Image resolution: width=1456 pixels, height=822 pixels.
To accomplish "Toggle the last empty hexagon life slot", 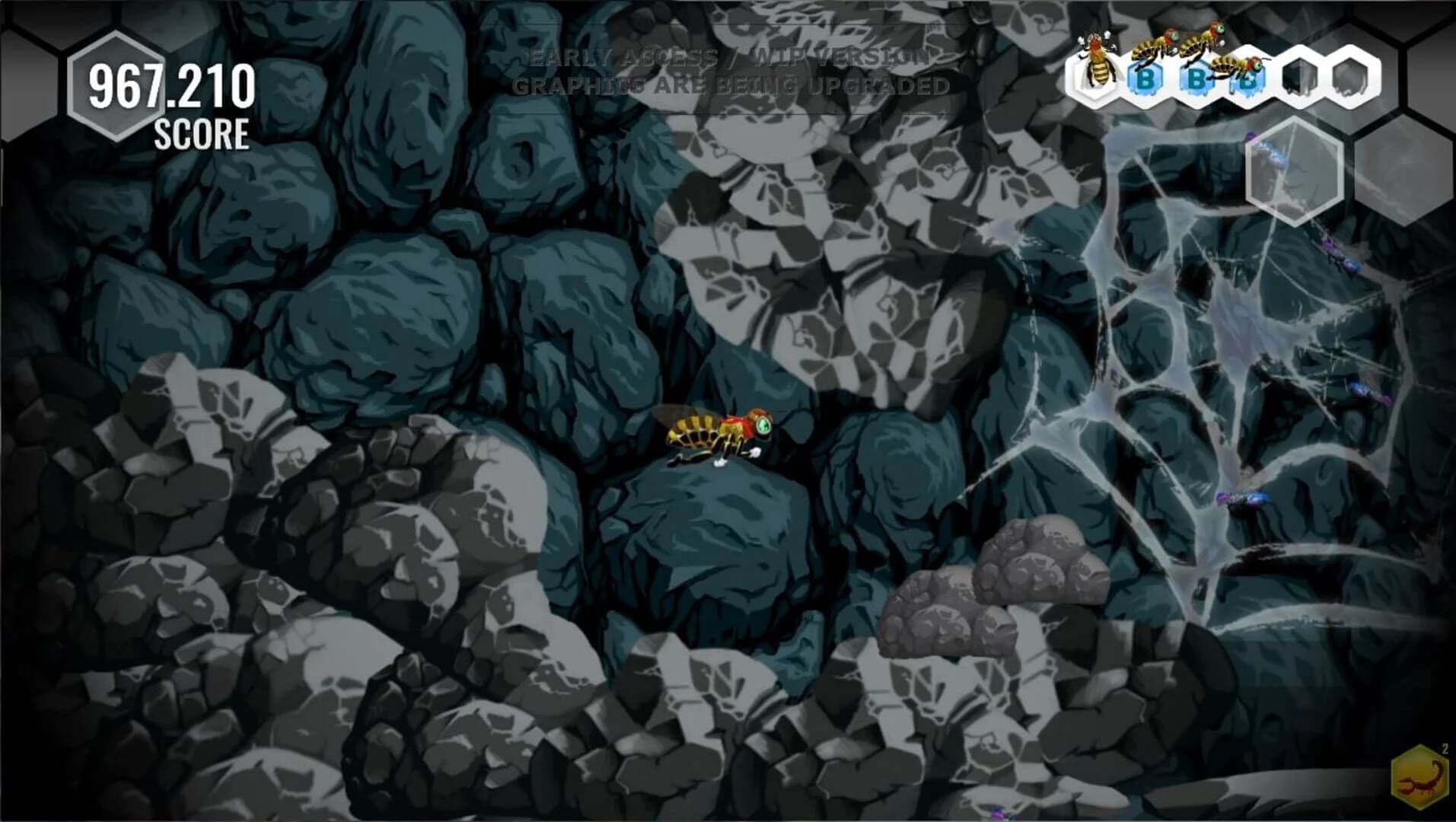I will tap(1351, 72).
